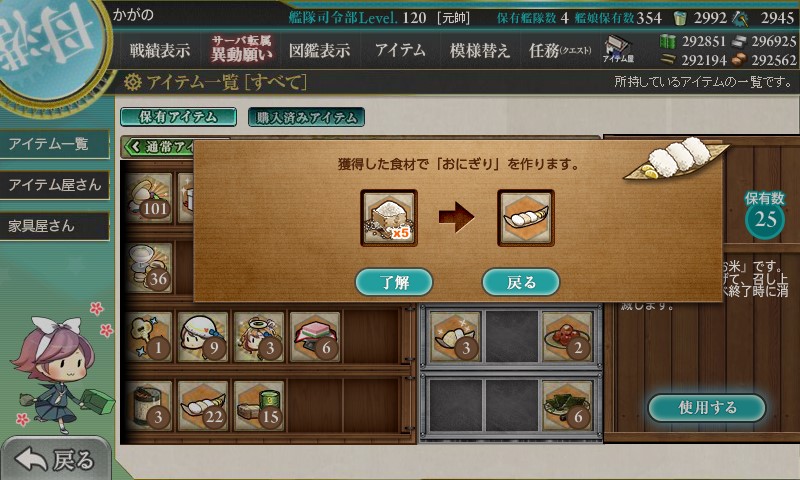The width and height of the screenshot is (800, 480).
Task: Open アイテム屋さん item shop
Action: [55, 185]
